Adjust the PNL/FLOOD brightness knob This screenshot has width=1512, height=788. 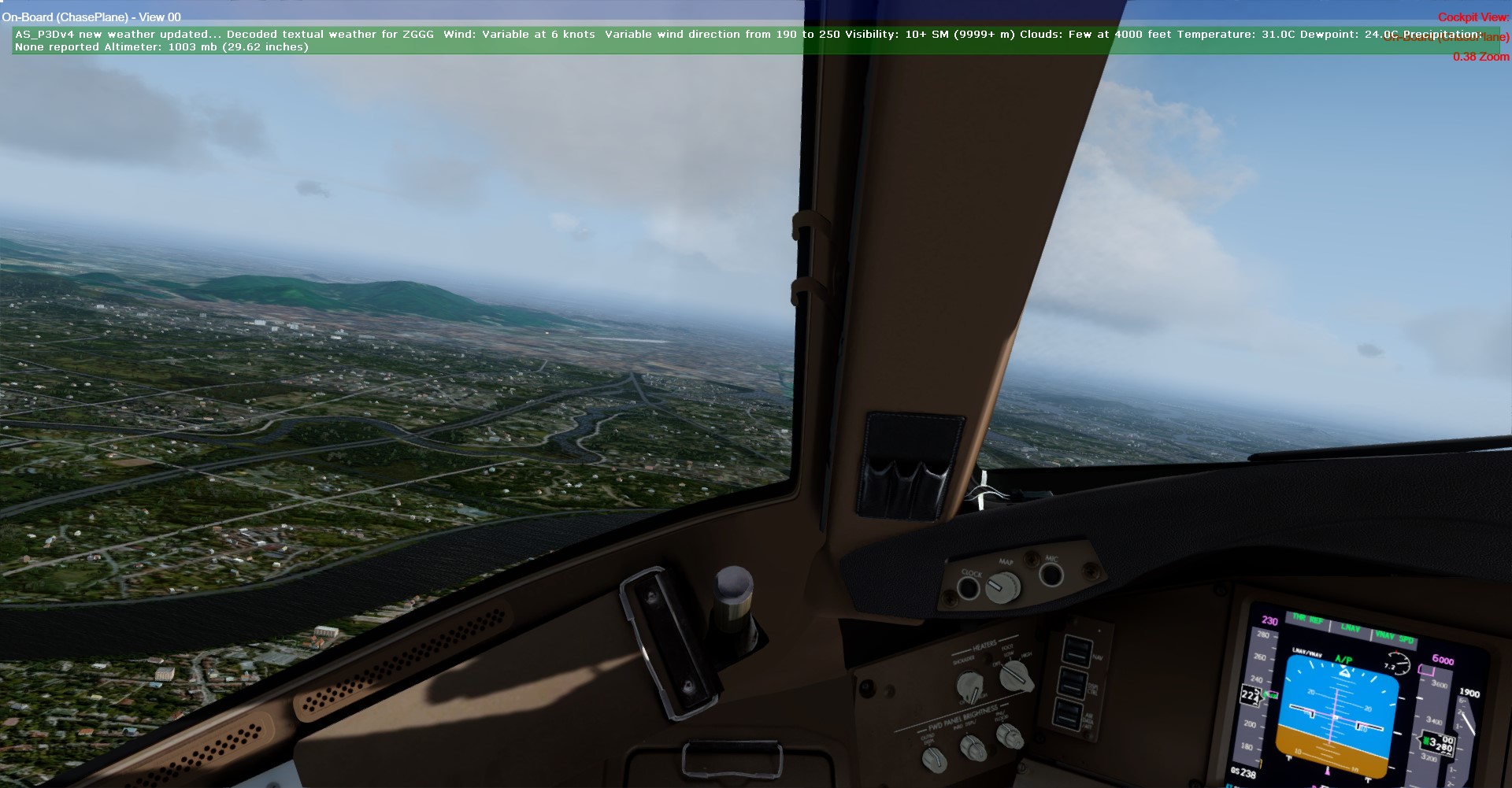1009,736
